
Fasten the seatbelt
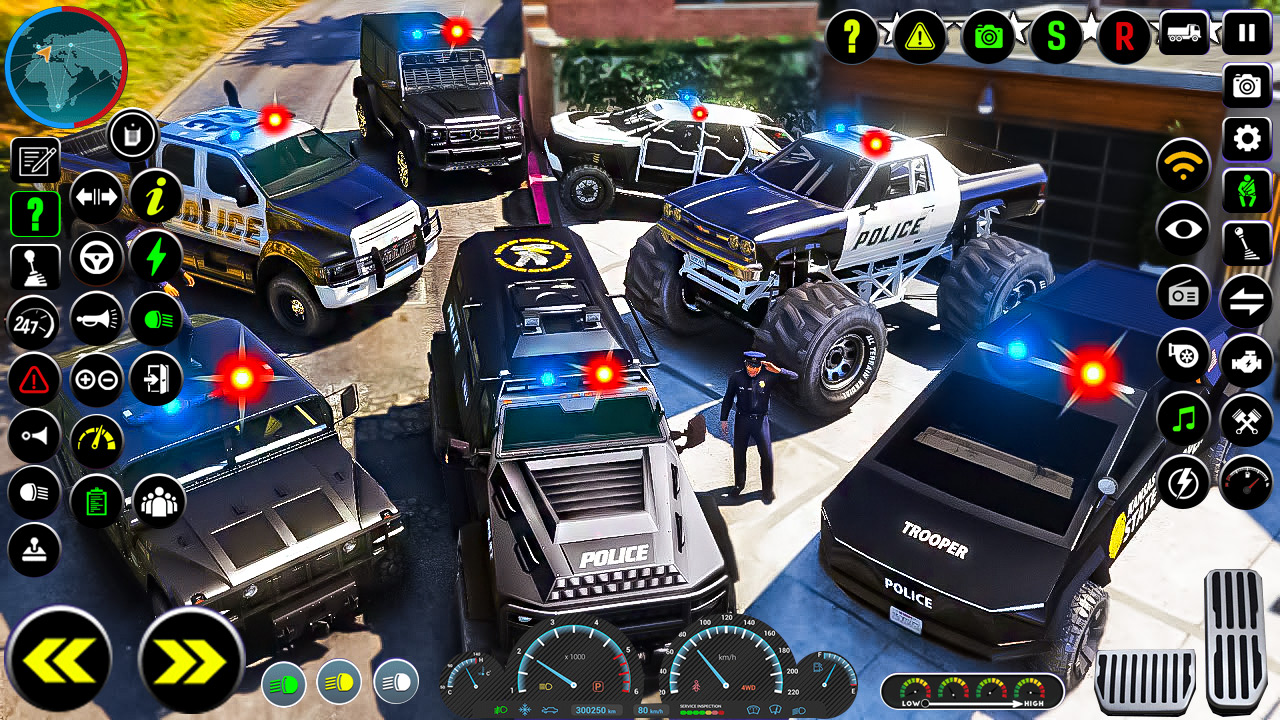(1245, 191)
